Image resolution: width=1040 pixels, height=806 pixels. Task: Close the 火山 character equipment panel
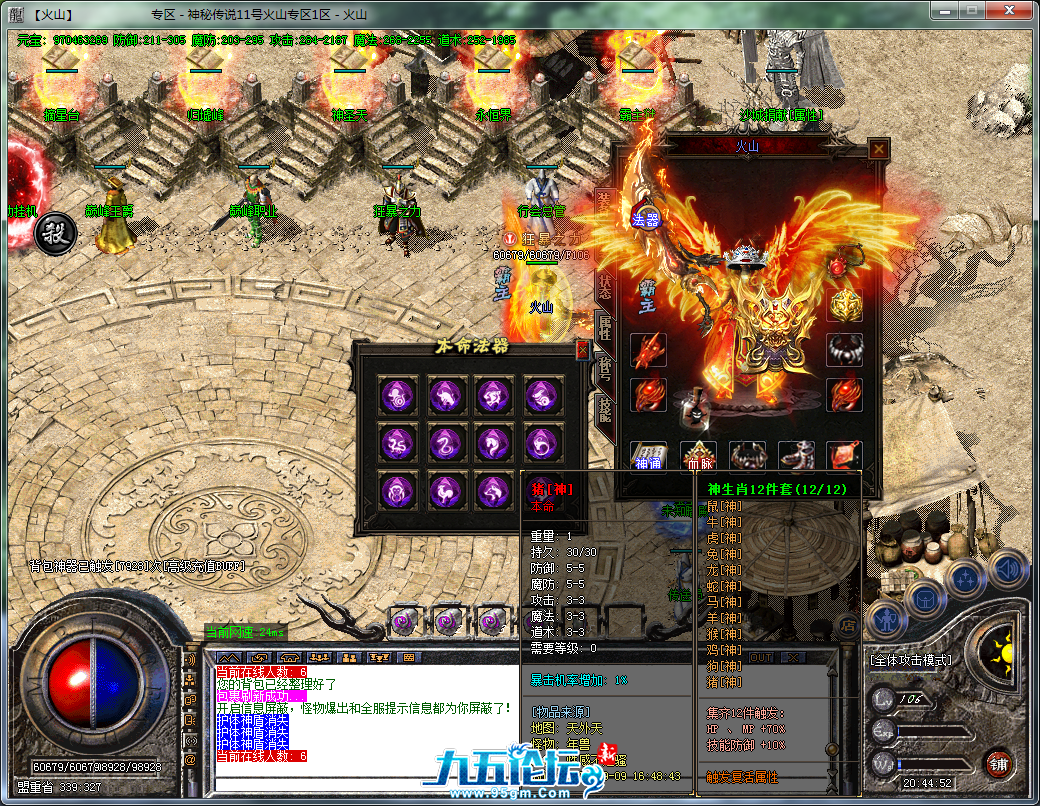tap(878, 149)
